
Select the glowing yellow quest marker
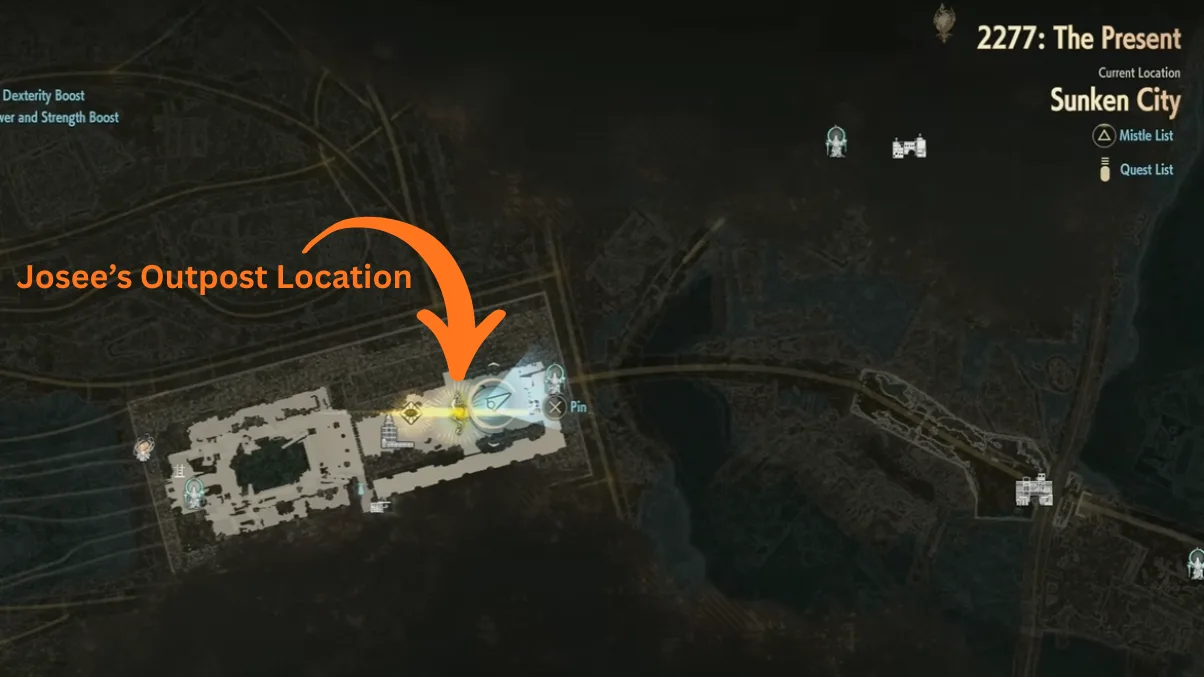point(457,411)
